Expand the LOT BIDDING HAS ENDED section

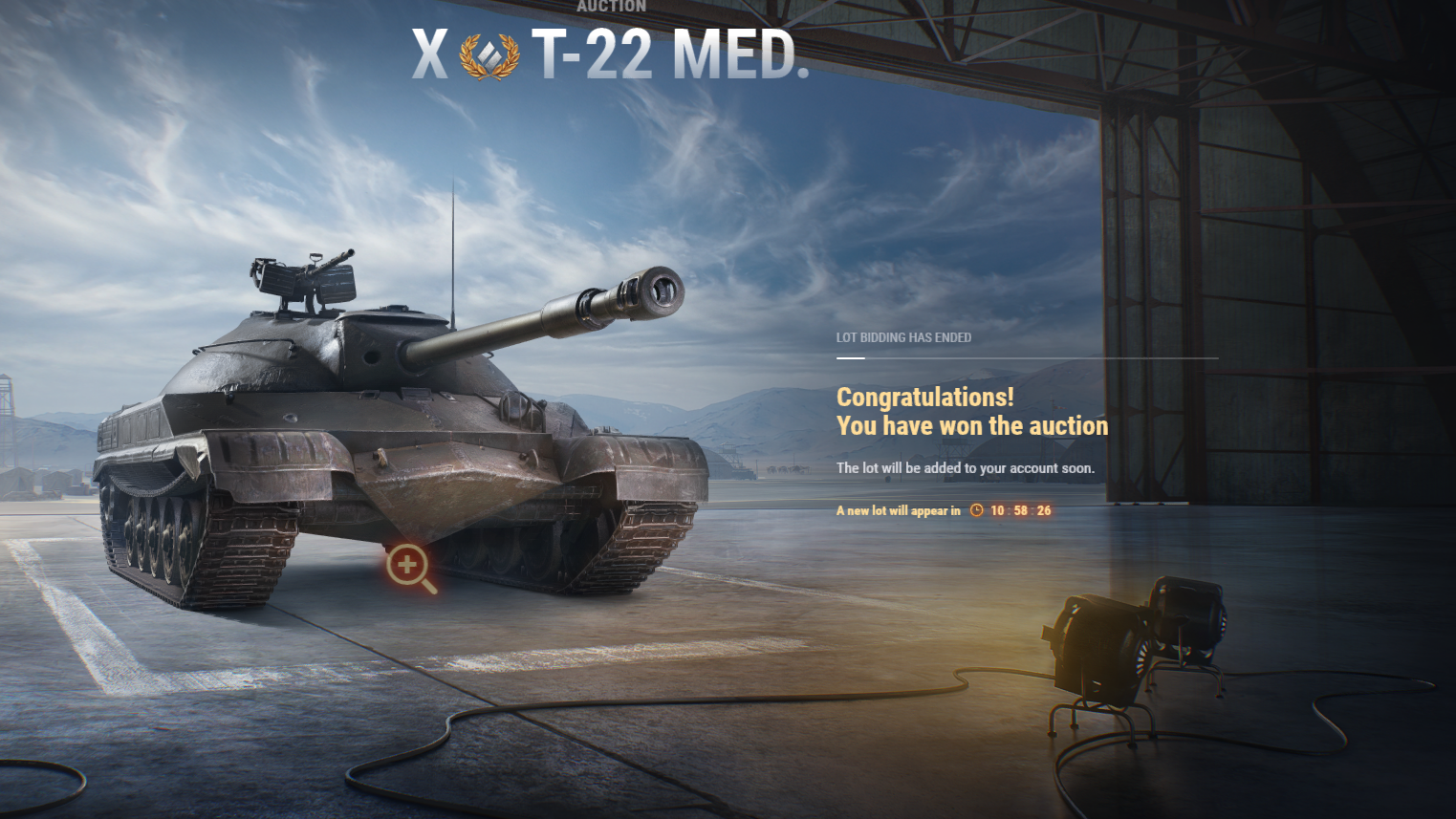902,337
